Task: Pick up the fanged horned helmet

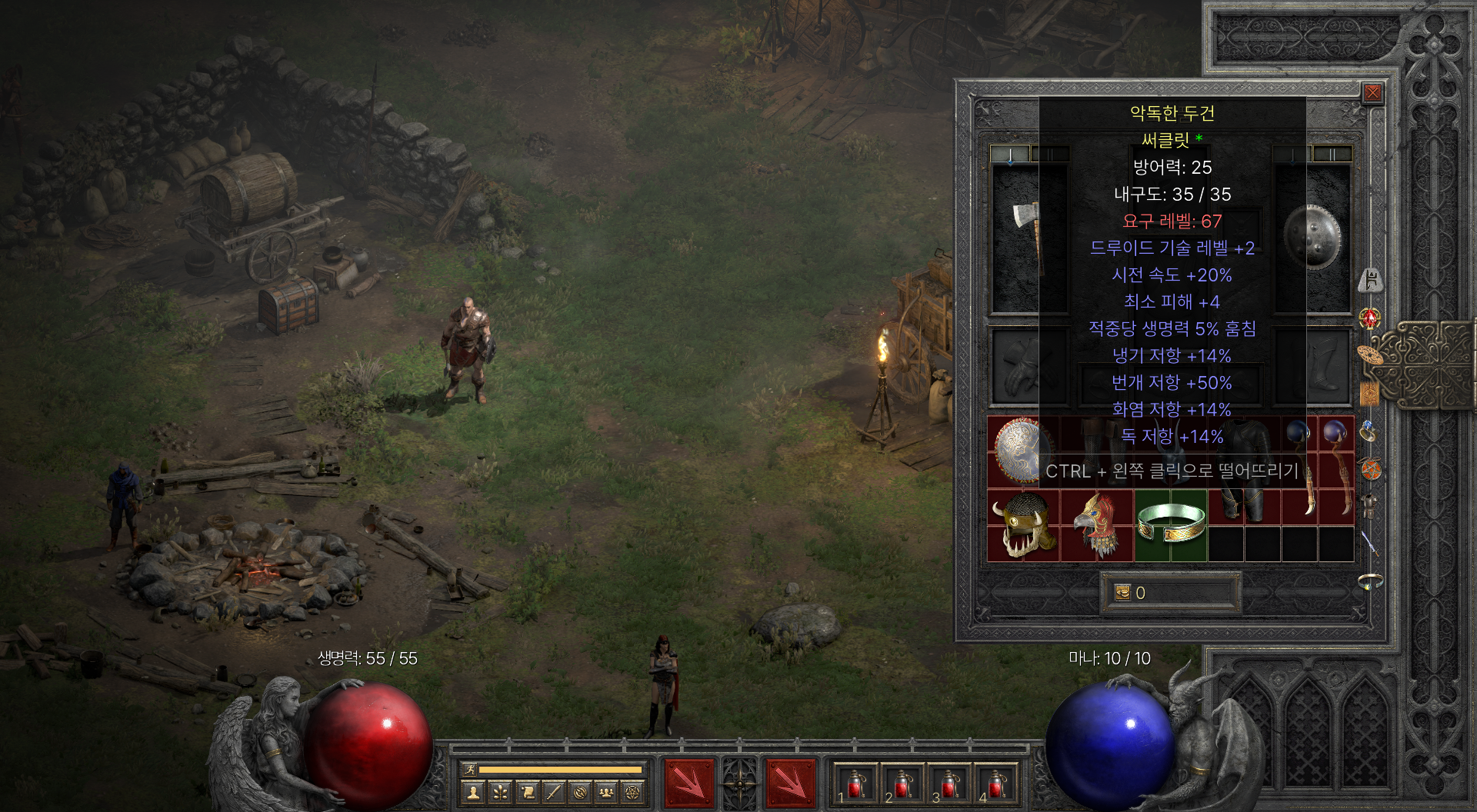Action: coord(1024,525)
